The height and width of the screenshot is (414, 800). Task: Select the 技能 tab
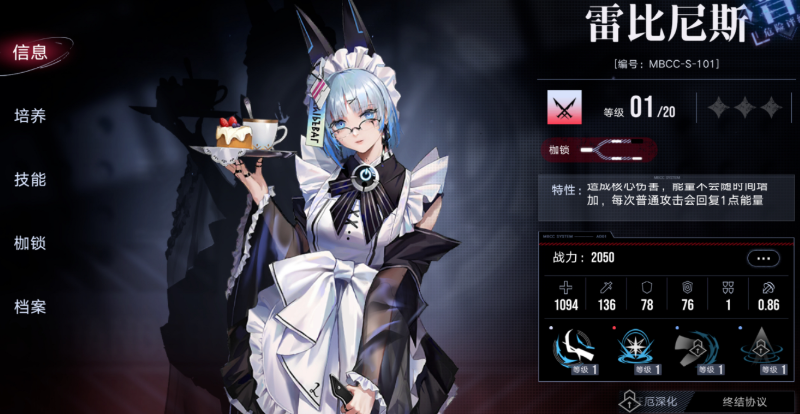[x=31, y=180]
